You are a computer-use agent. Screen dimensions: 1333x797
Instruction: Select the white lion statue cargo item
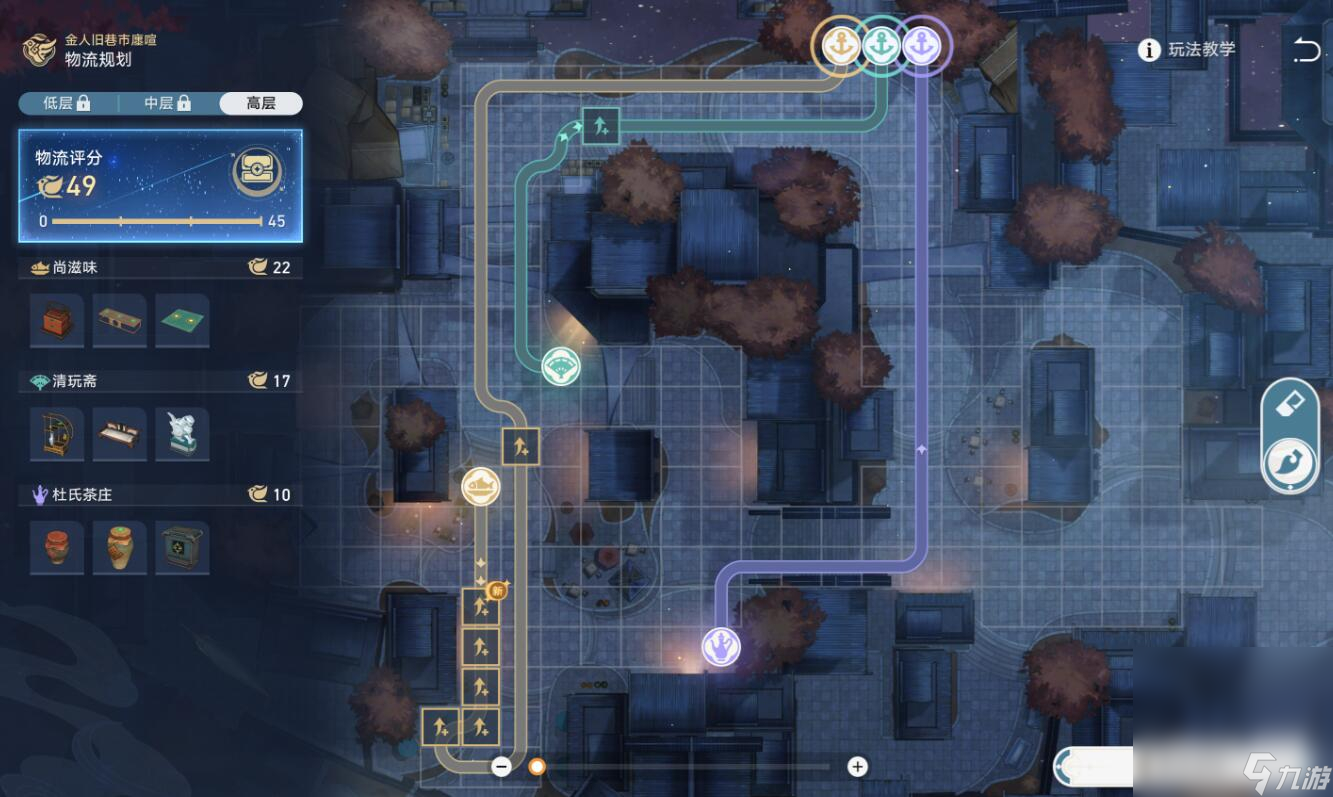tap(182, 434)
